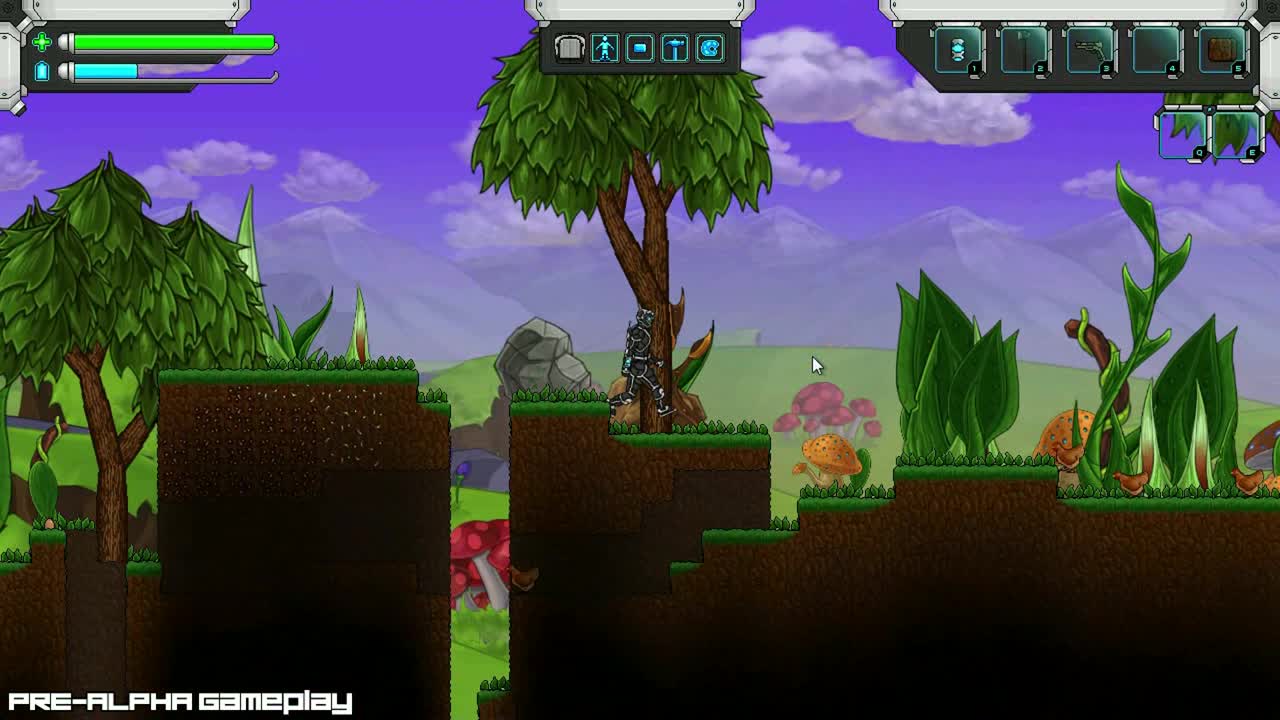Select the dirt block in hotbar slot 5

pos(1222,48)
